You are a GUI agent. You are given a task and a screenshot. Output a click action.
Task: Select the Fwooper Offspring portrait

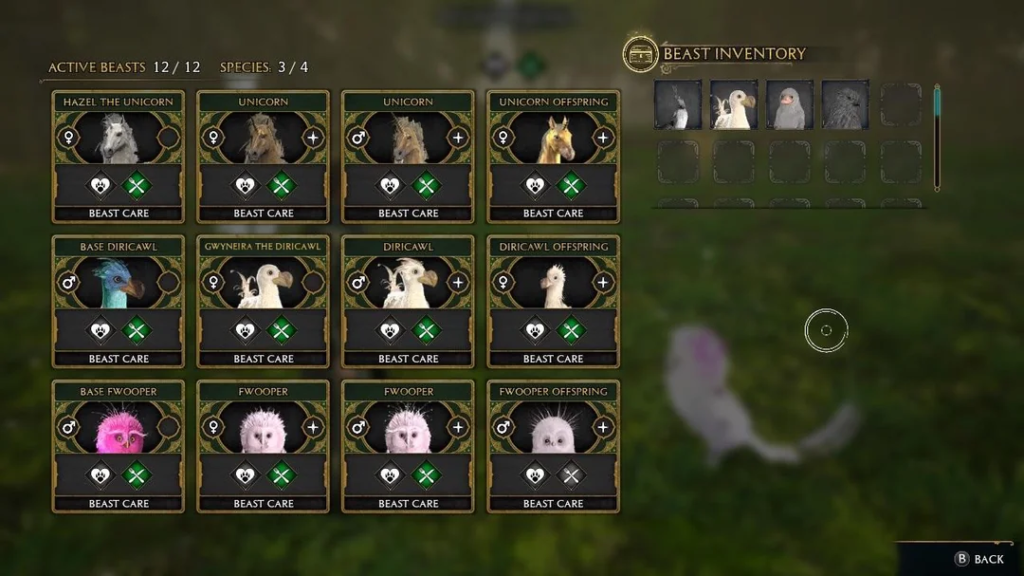(x=553, y=429)
